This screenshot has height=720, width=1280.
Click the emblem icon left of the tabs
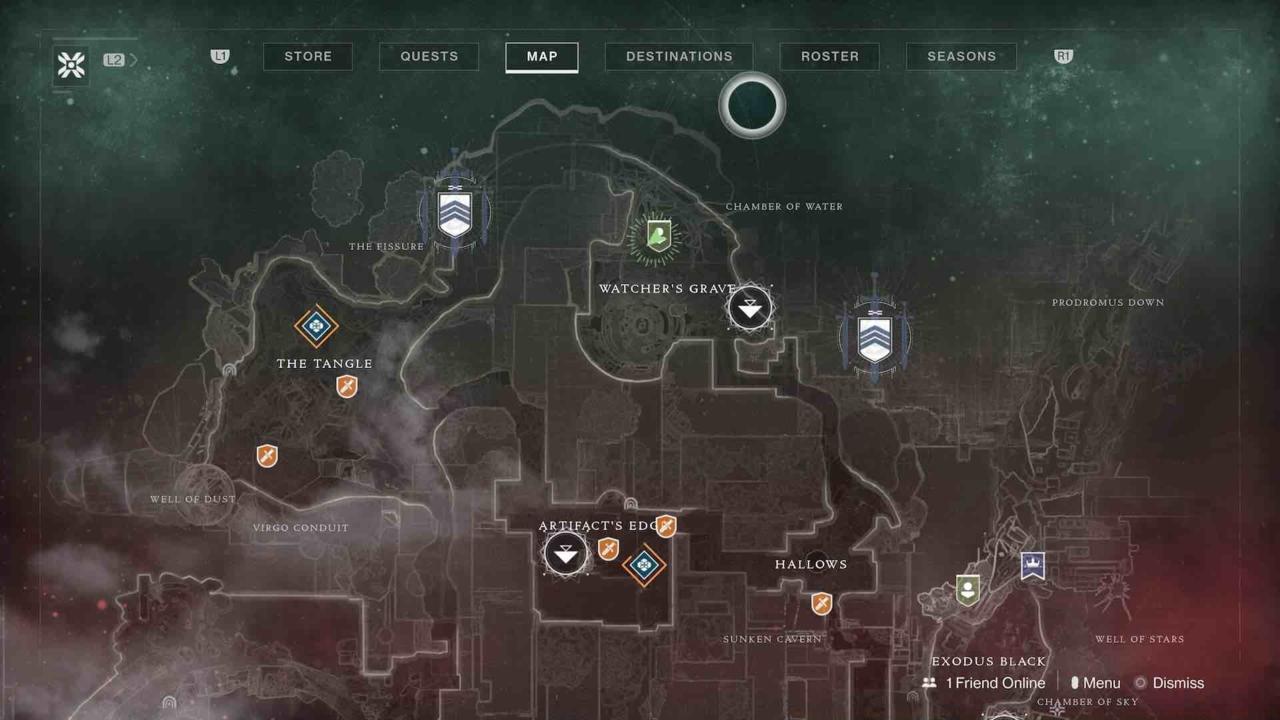[72, 66]
